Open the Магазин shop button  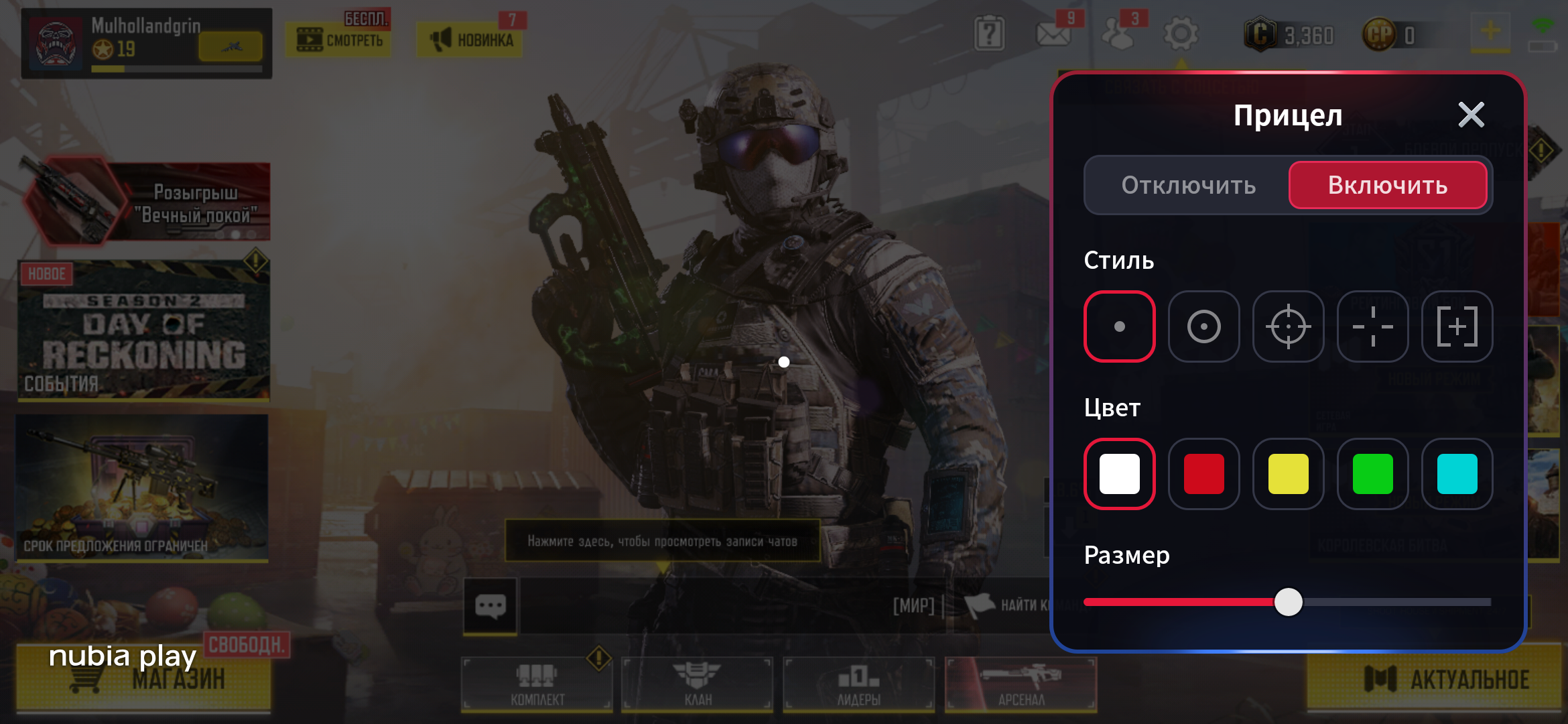click(144, 678)
